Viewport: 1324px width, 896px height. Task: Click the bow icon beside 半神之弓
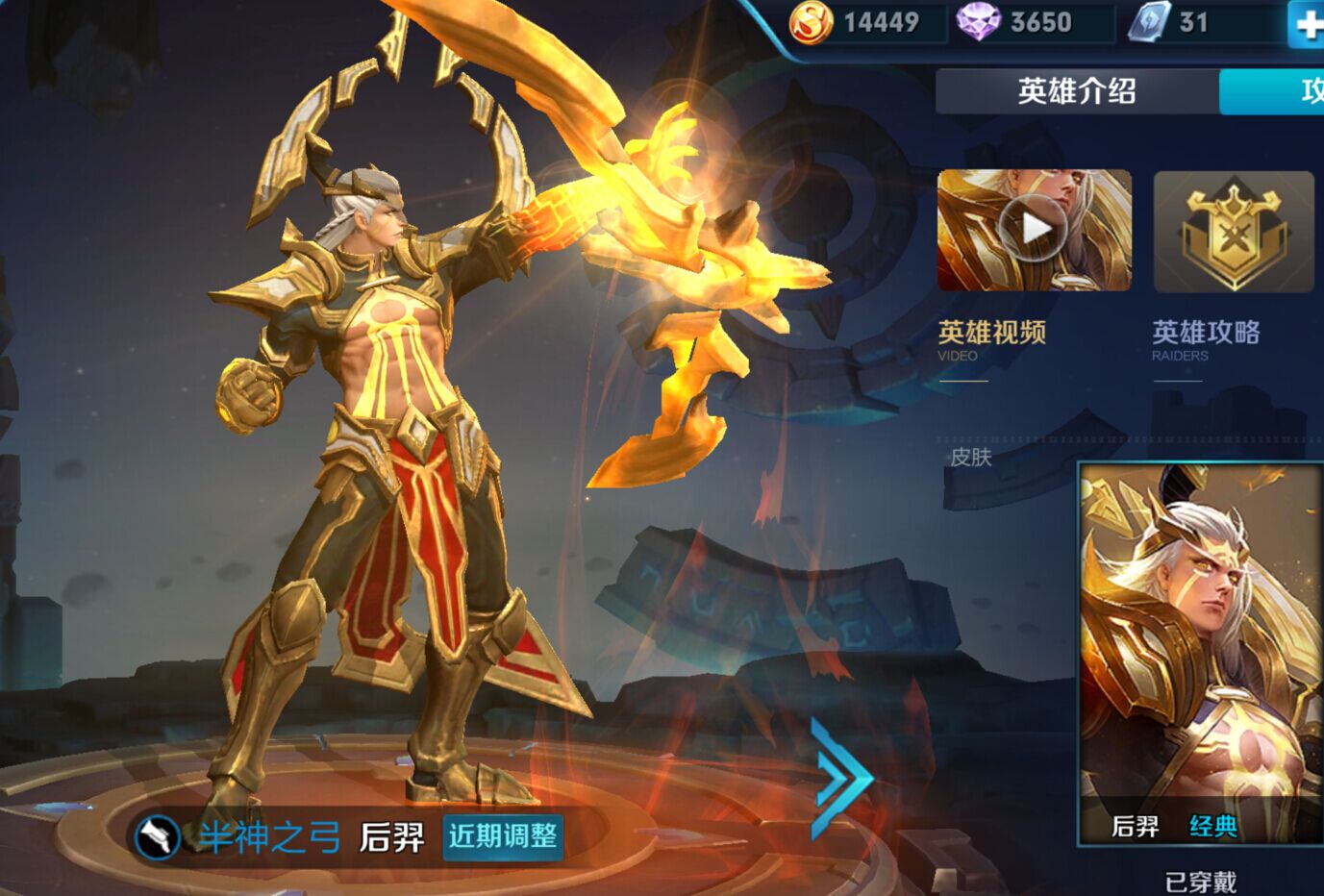pos(160,836)
